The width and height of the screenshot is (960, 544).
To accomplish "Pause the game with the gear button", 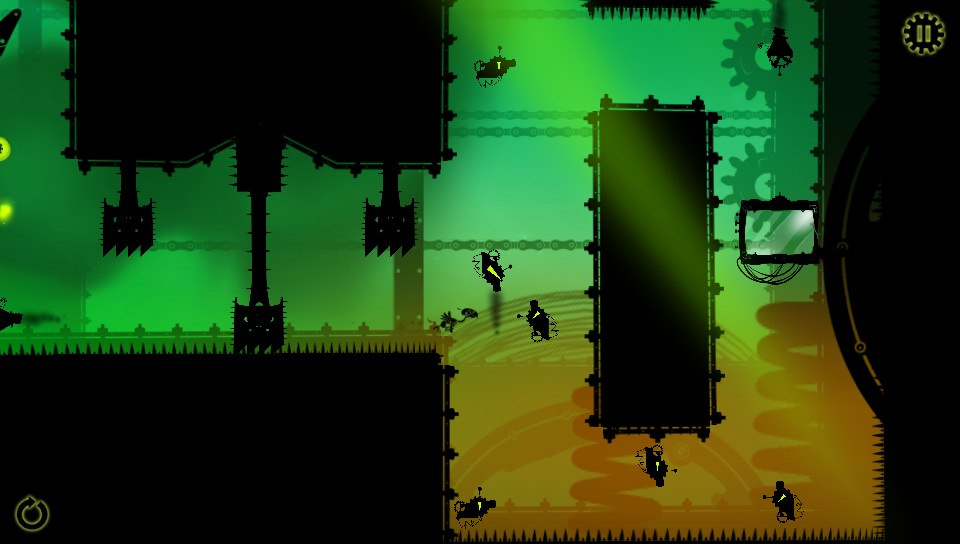I will pyautogui.click(x=923, y=34).
